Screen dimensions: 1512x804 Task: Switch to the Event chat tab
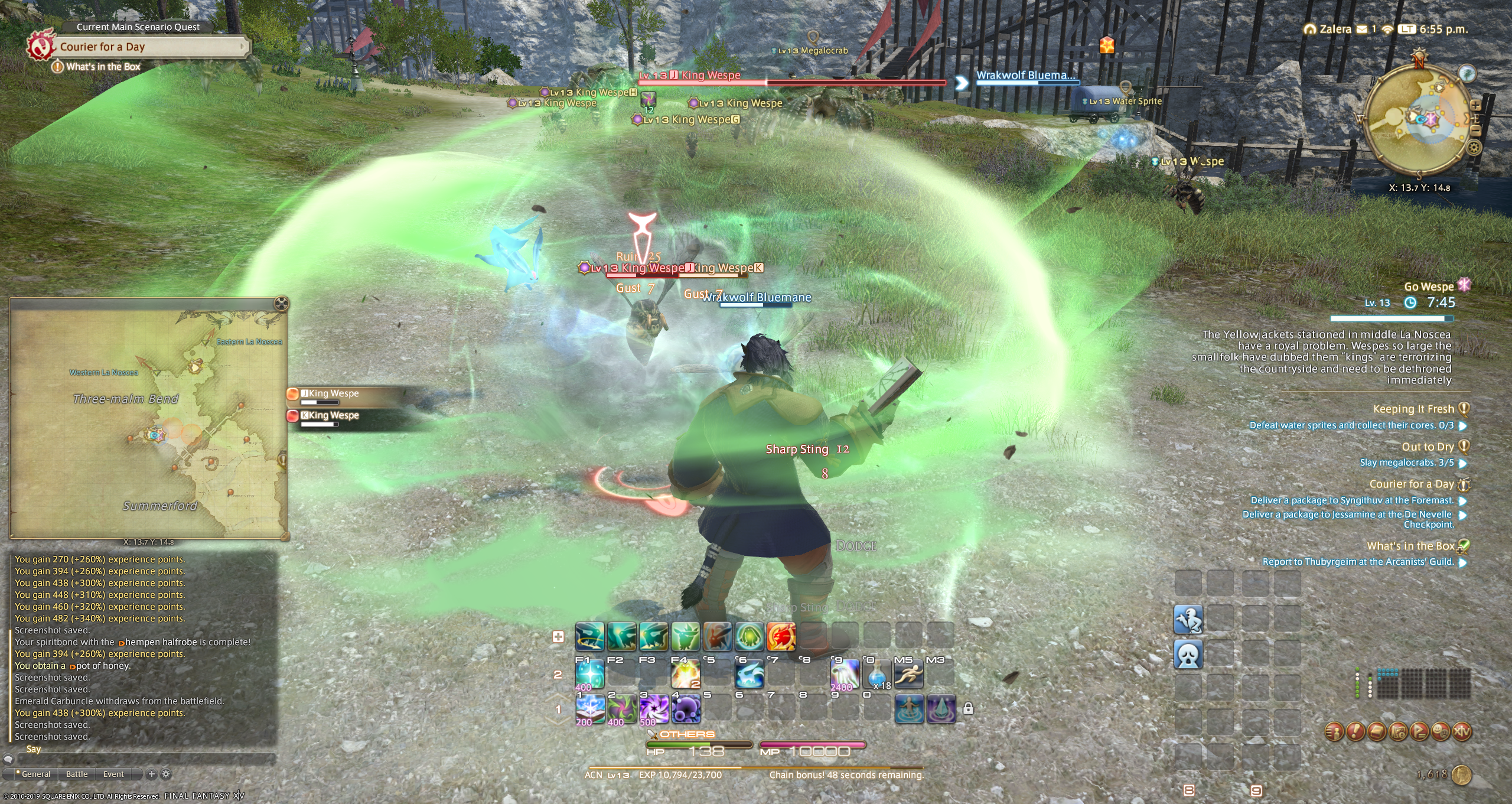pyautogui.click(x=113, y=774)
